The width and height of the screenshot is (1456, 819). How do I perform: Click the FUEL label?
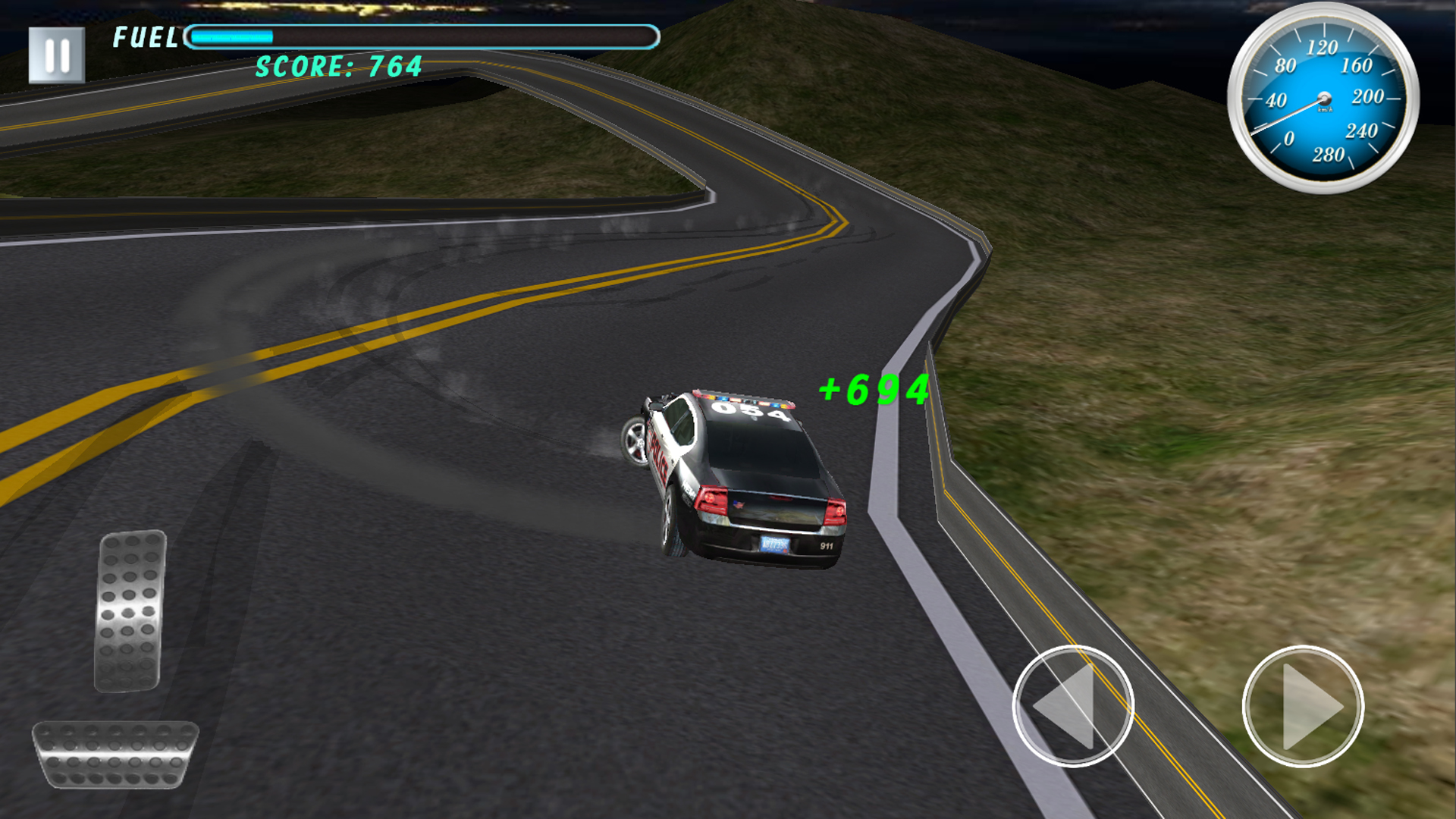point(146,38)
